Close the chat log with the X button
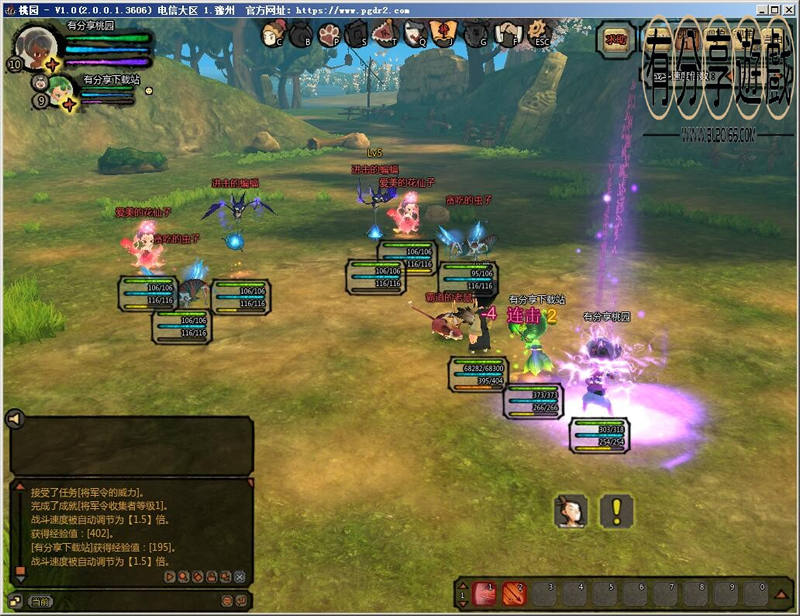 coord(239,577)
